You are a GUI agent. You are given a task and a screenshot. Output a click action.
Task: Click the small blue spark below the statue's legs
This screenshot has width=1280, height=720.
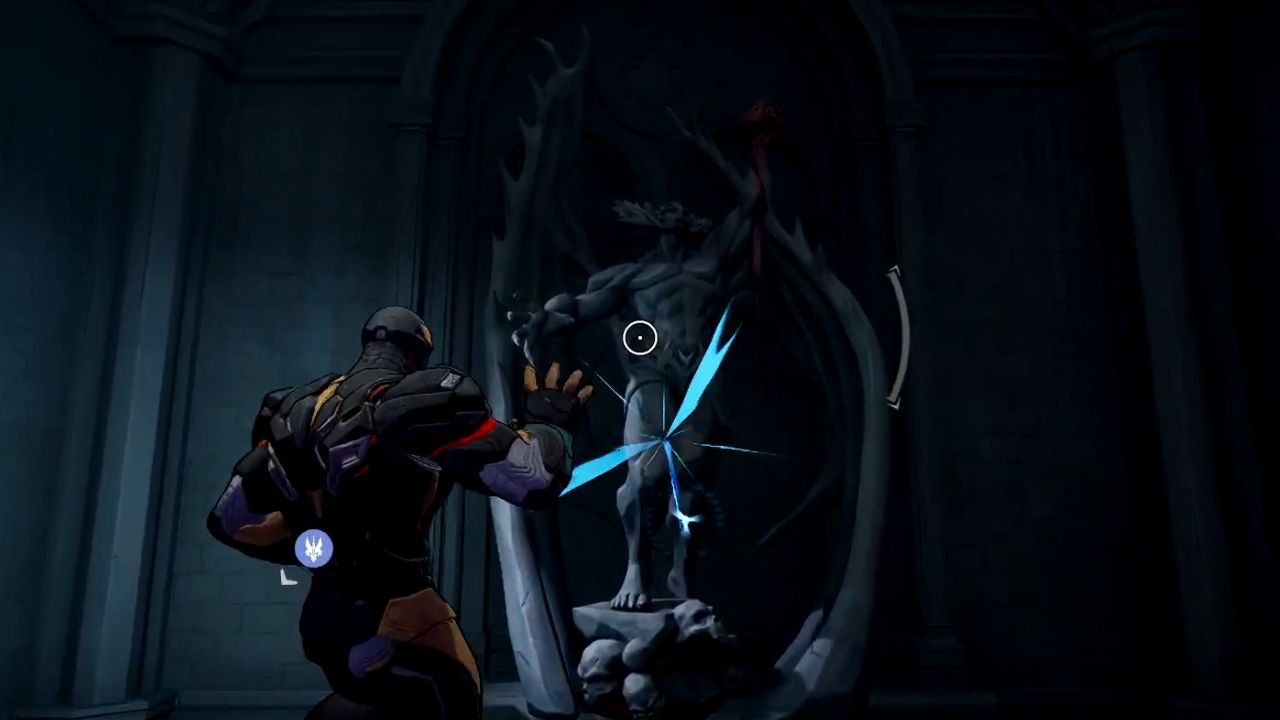point(688,518)
